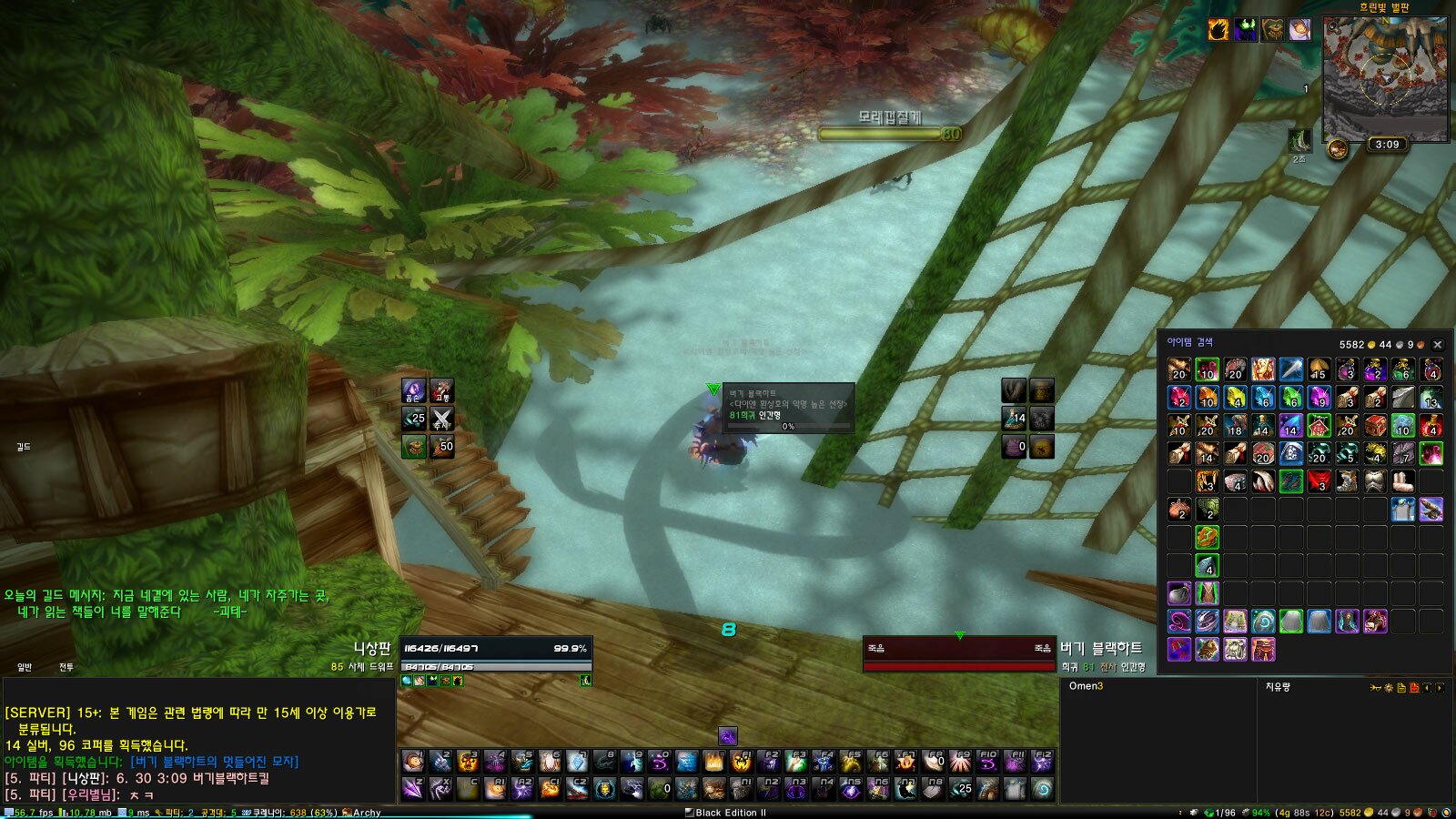The height and width of the screenshot is (819, 1456).
Task: Click the looted hat item link in chat
Action: (214, 762)
